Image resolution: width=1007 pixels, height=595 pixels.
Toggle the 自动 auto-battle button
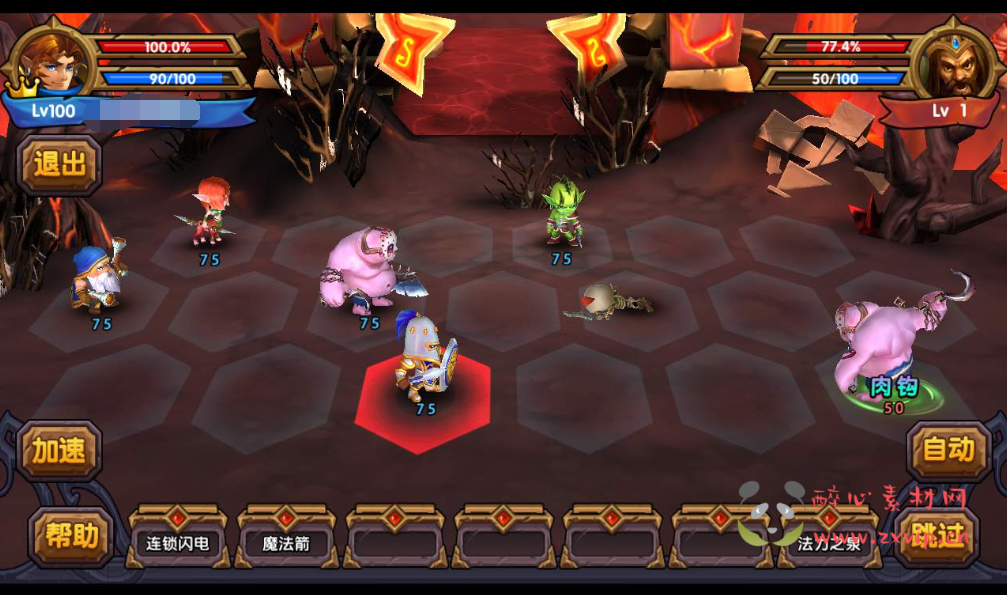947,450
